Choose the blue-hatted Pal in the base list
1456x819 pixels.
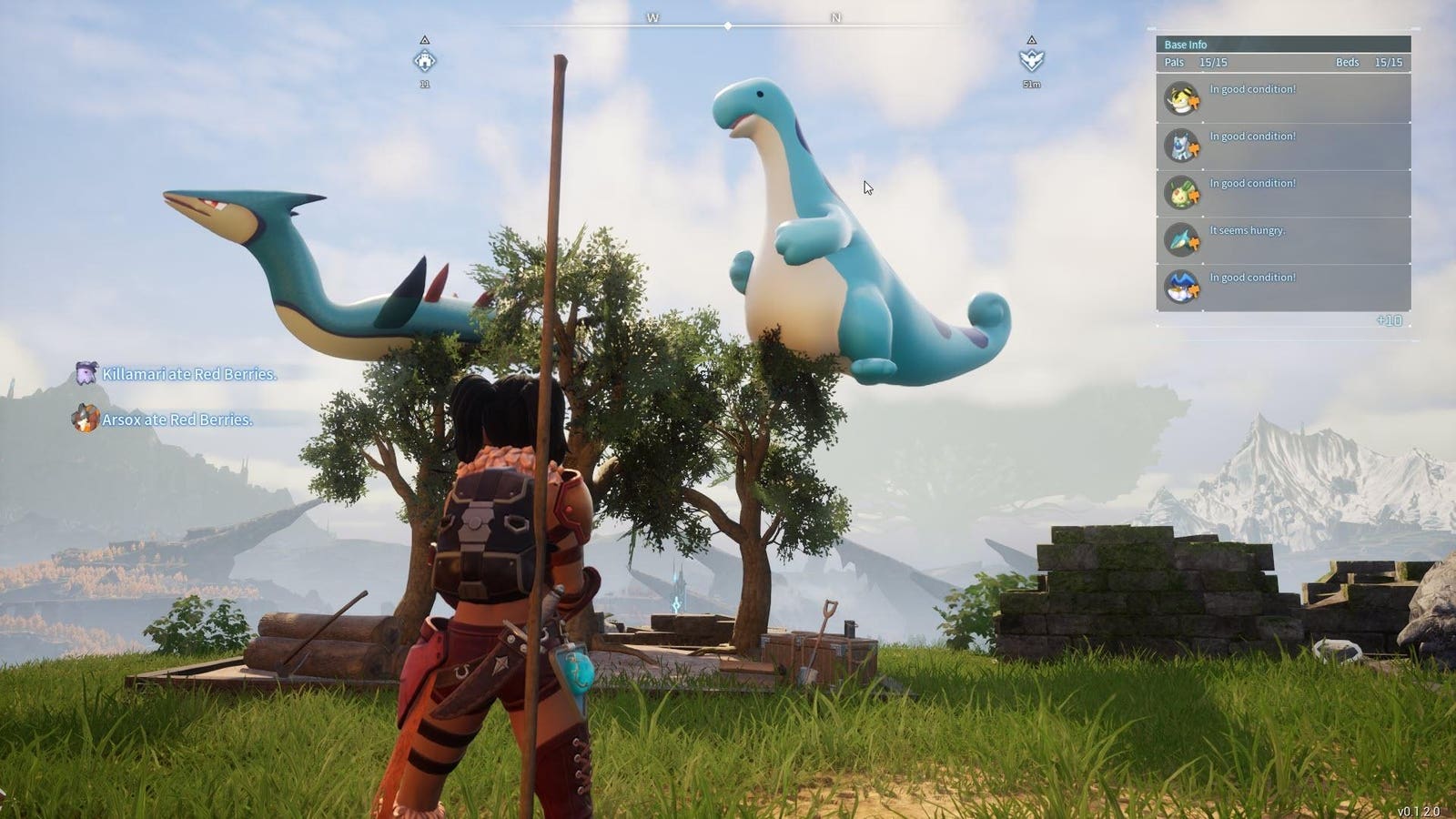pos(1181,288)
